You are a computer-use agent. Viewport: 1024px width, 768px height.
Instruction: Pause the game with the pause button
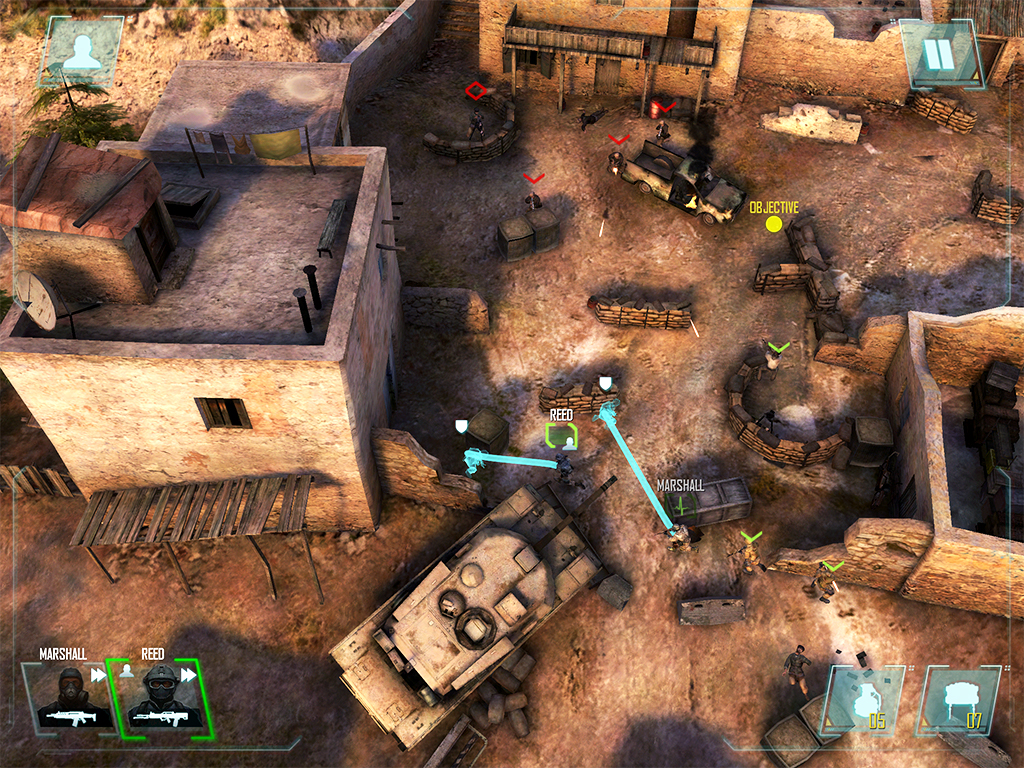click(x=939, y=53)
